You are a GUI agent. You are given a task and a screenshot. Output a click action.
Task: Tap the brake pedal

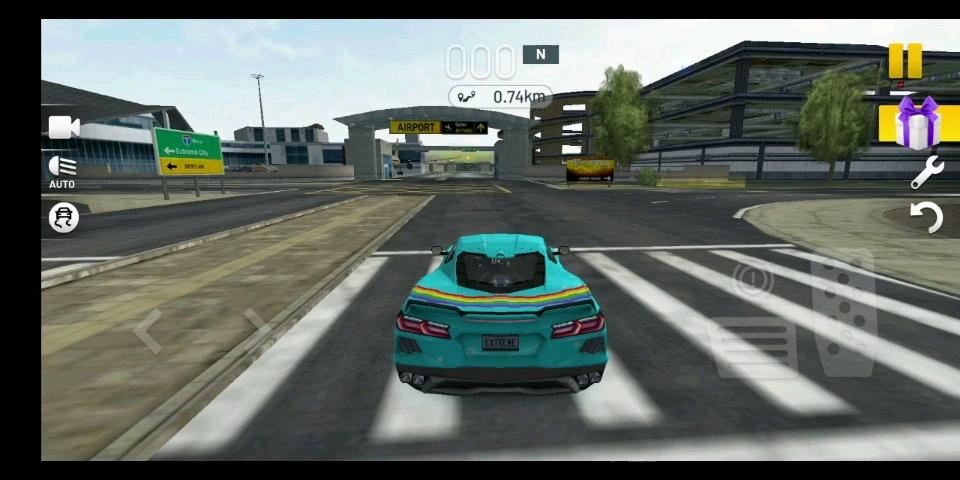click(x=753, y=347)
